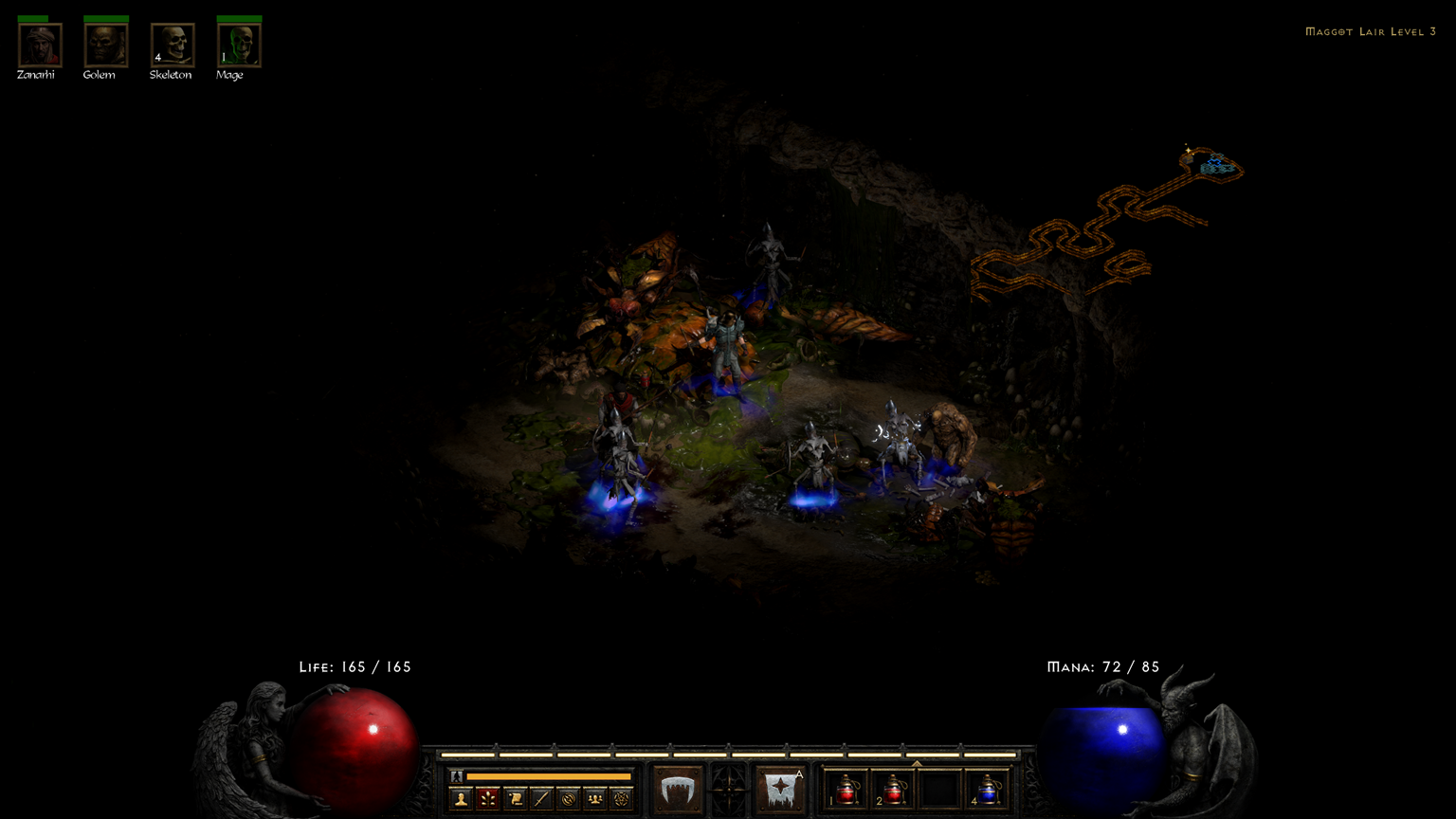Open the game menu pentagram icon
The height and width of the screenshot is (819, 1456).
620,797
